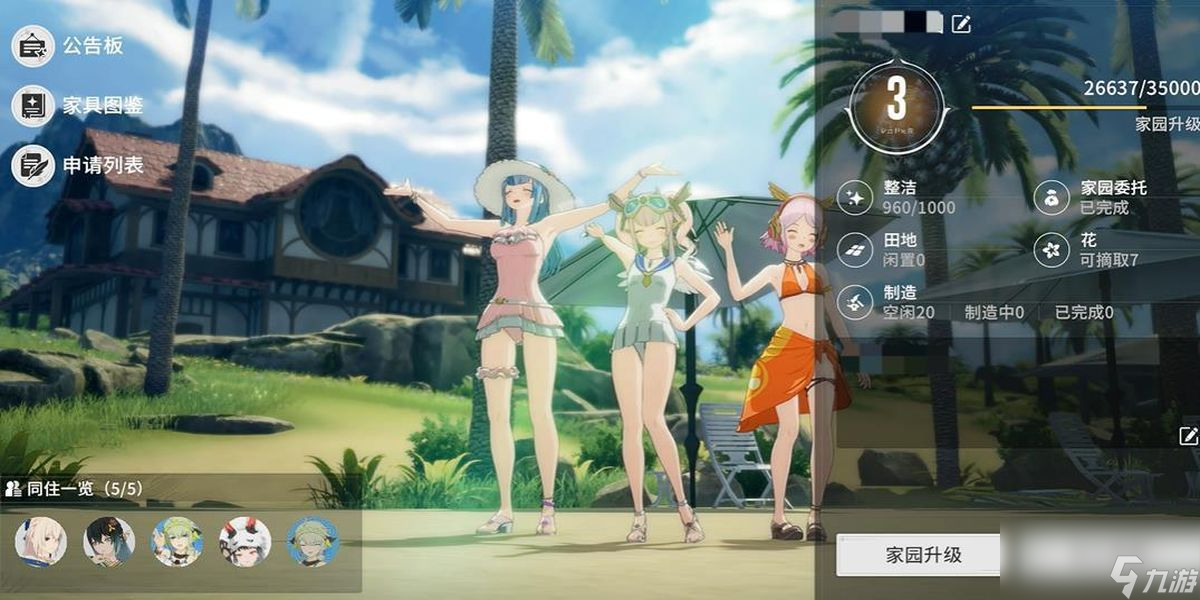
Task: Click the 家园升级 upgrade button
Action: coord(917,554)
